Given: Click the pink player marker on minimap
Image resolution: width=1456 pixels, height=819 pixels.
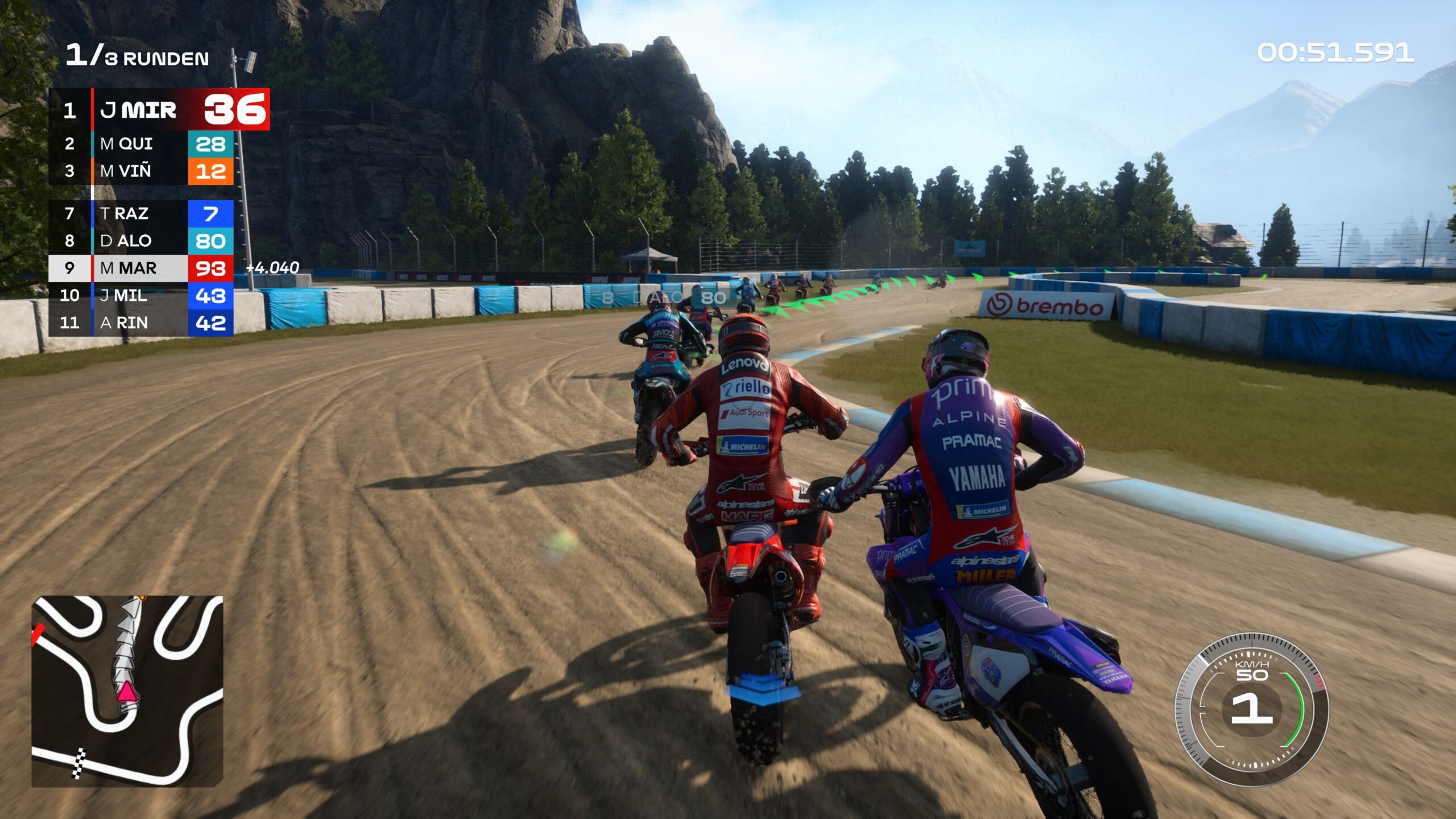Looking at the screenshot, I should coord(126,692).
